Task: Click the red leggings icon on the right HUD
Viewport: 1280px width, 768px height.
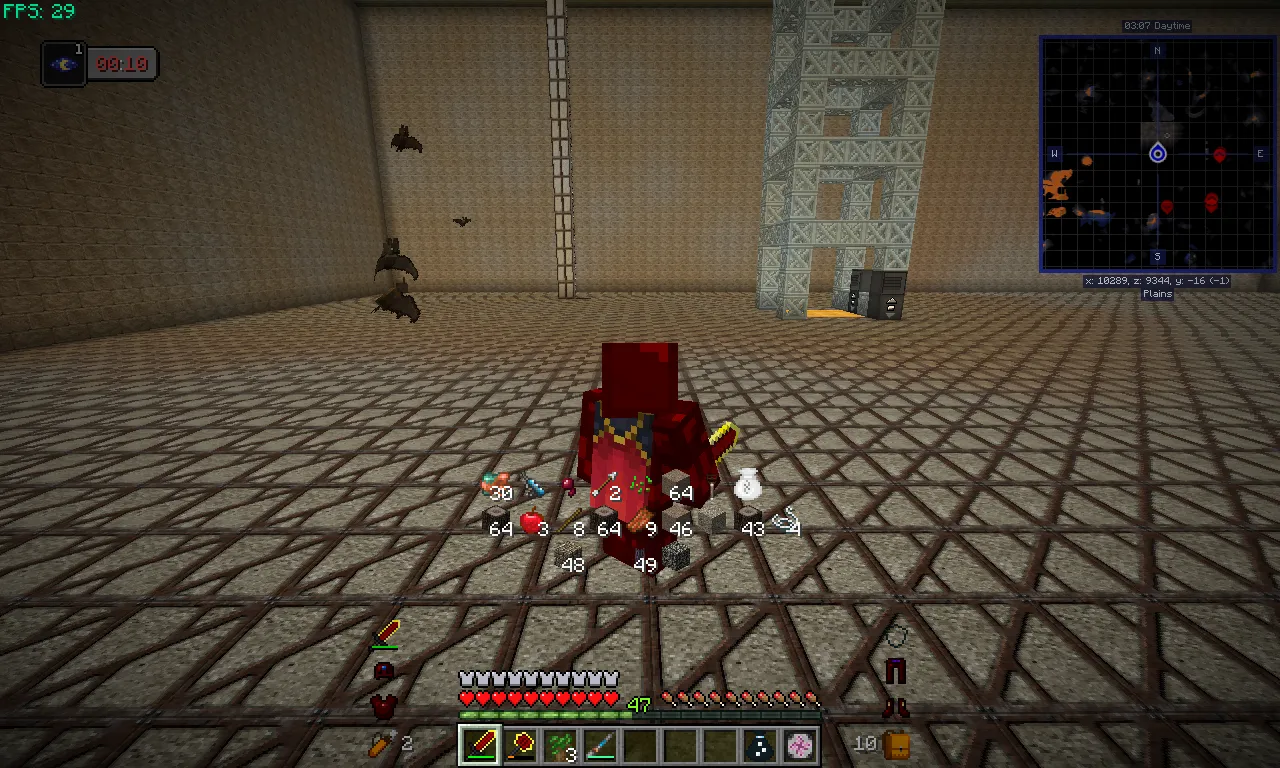Action: [x=896, y=670]
